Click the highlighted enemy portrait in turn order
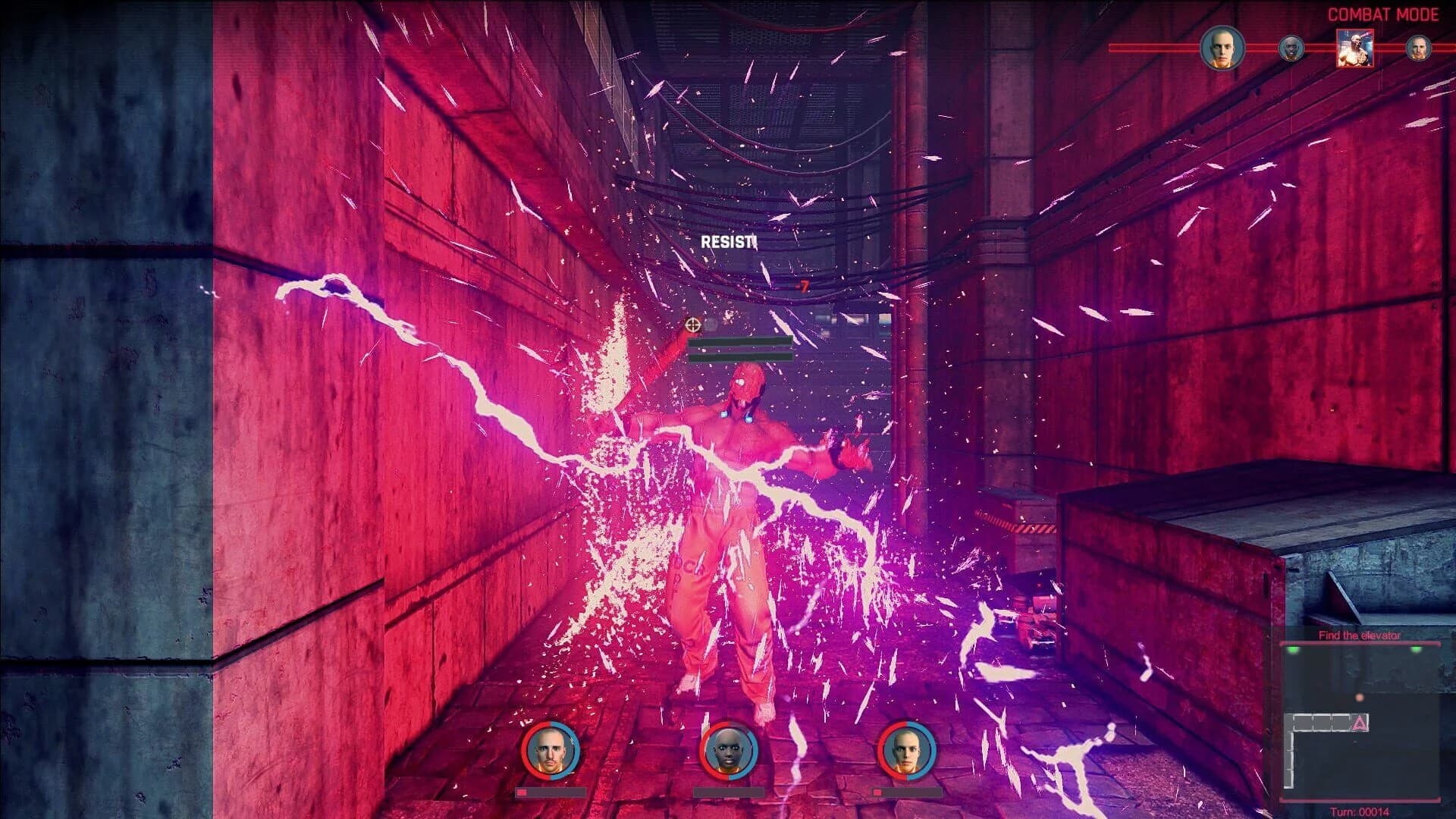This screenshot has width=1456, height=819. pyautogui.click(x=1354, y=49)
